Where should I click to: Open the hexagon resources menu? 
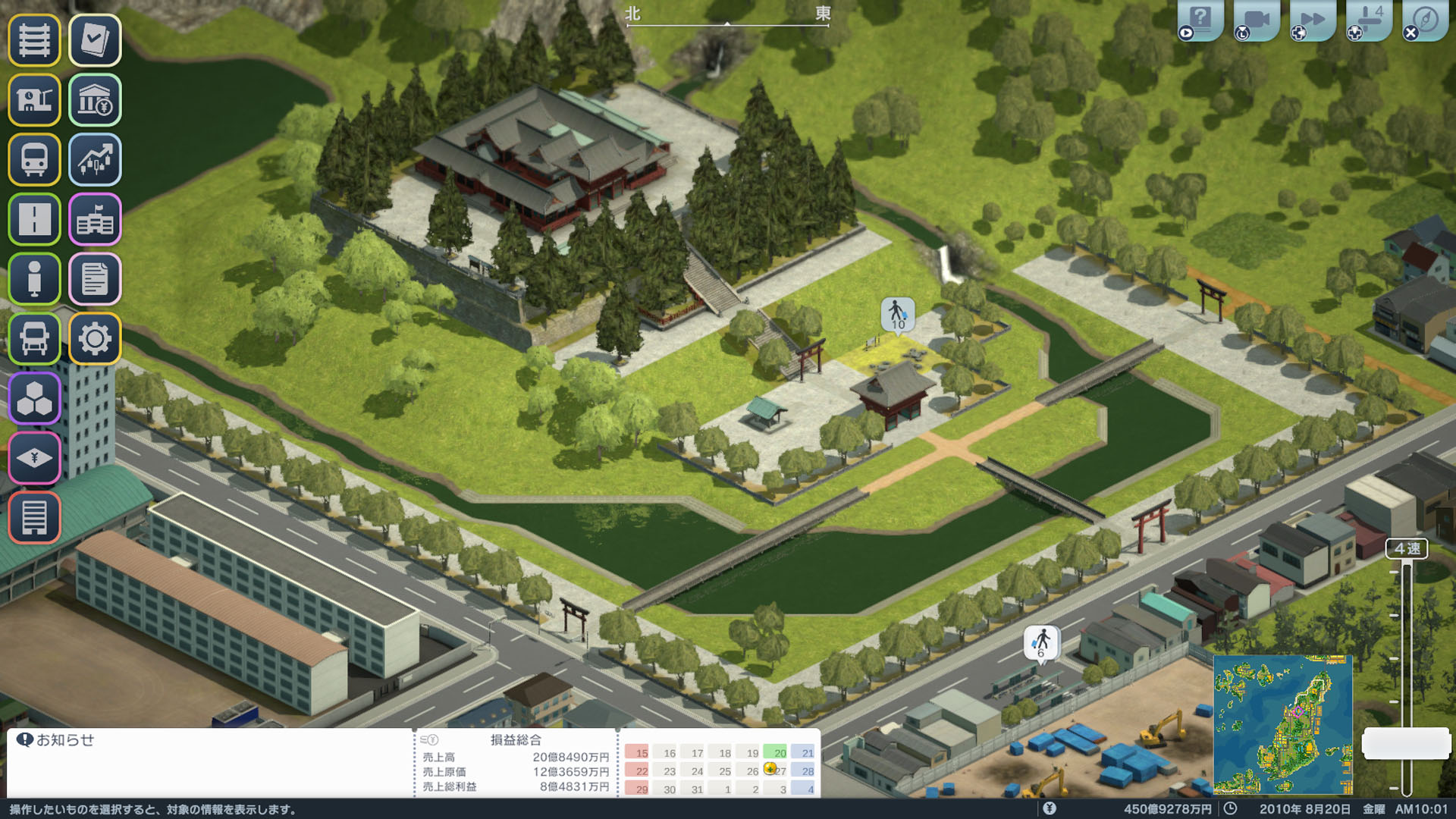point(34,399)
